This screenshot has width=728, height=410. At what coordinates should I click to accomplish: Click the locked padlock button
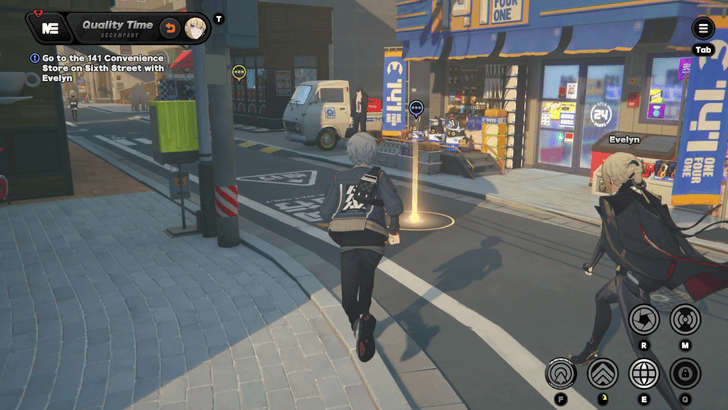coord(685,374)
